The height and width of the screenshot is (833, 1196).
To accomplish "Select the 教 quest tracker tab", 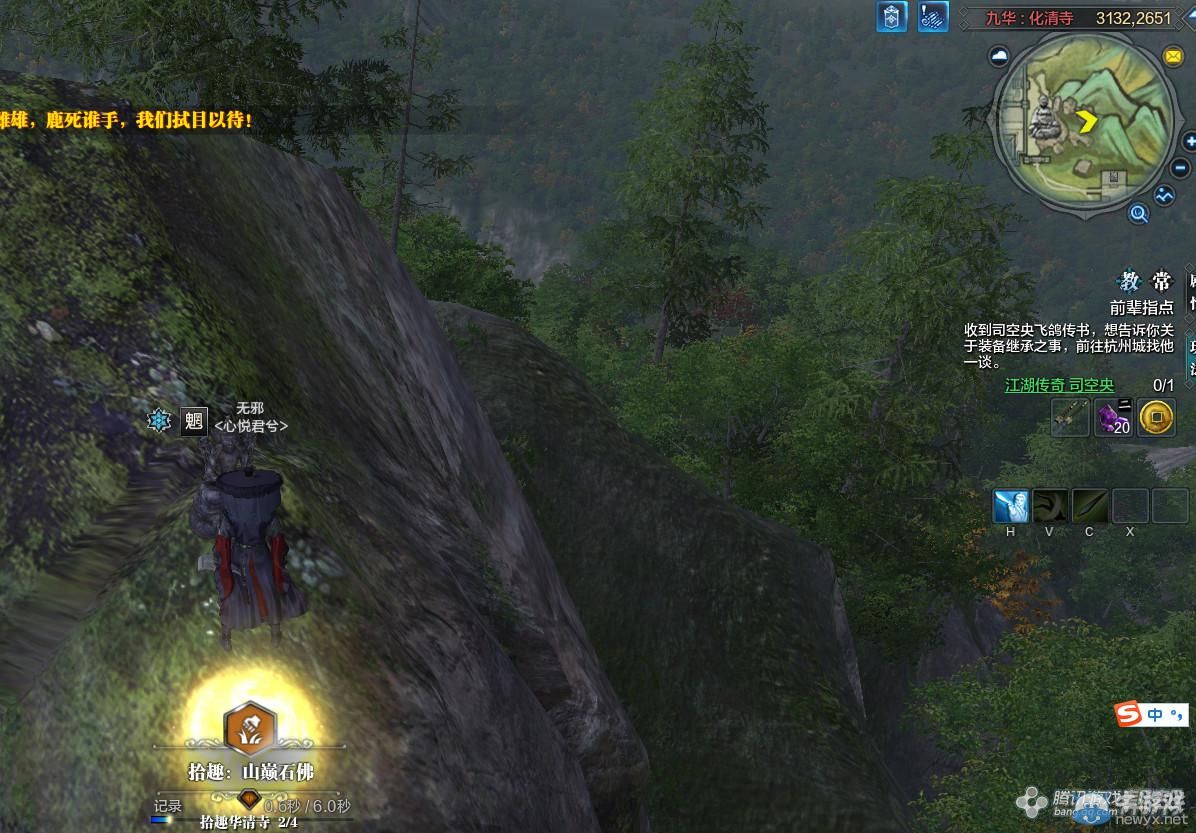I will (1130, 281).
